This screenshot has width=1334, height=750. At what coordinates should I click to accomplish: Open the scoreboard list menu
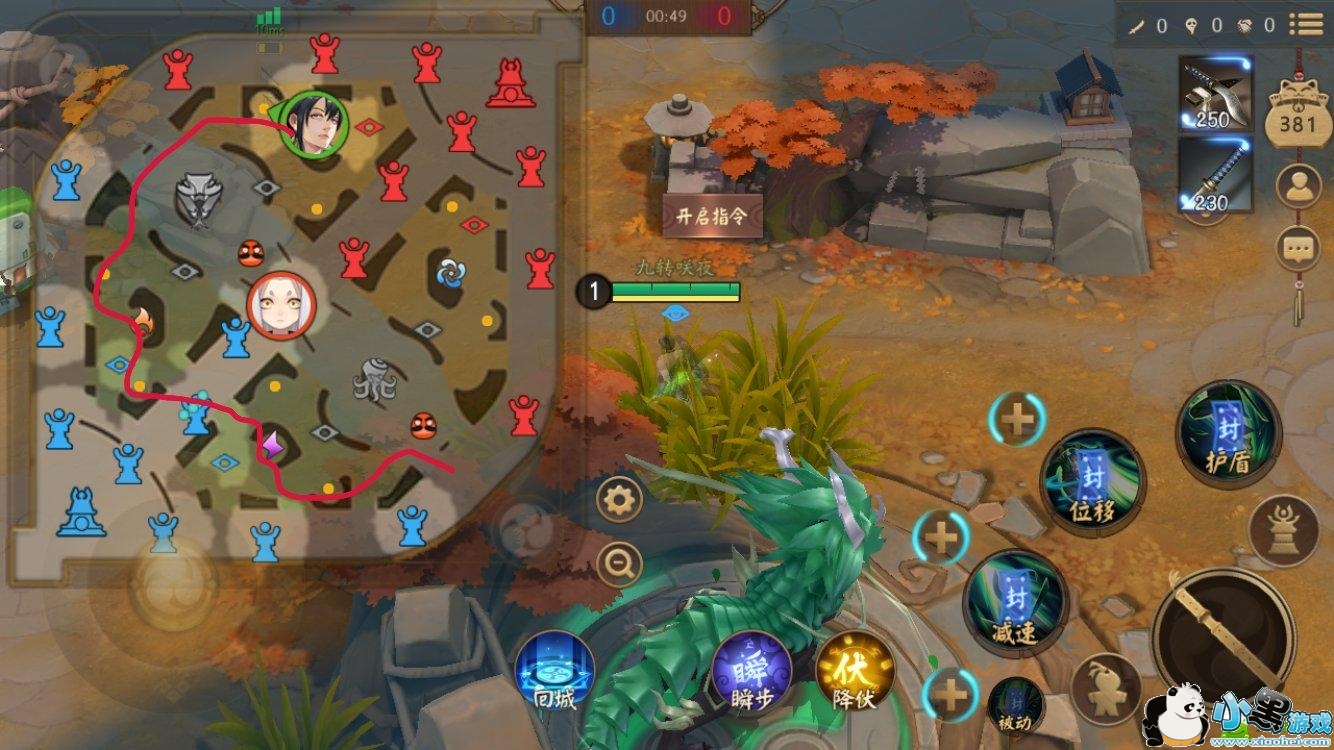[x=1305, y=25]
